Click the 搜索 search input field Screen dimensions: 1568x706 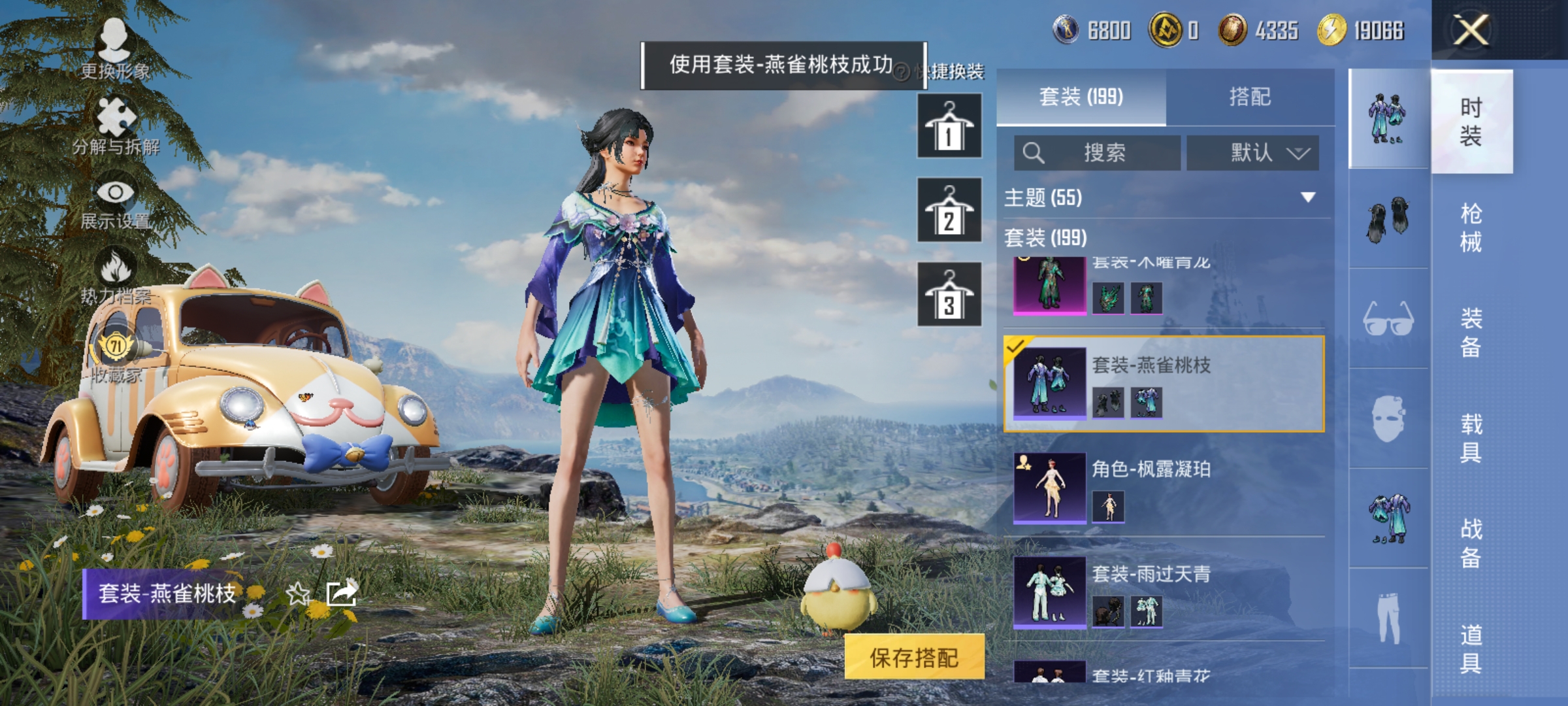[1104, 153]
